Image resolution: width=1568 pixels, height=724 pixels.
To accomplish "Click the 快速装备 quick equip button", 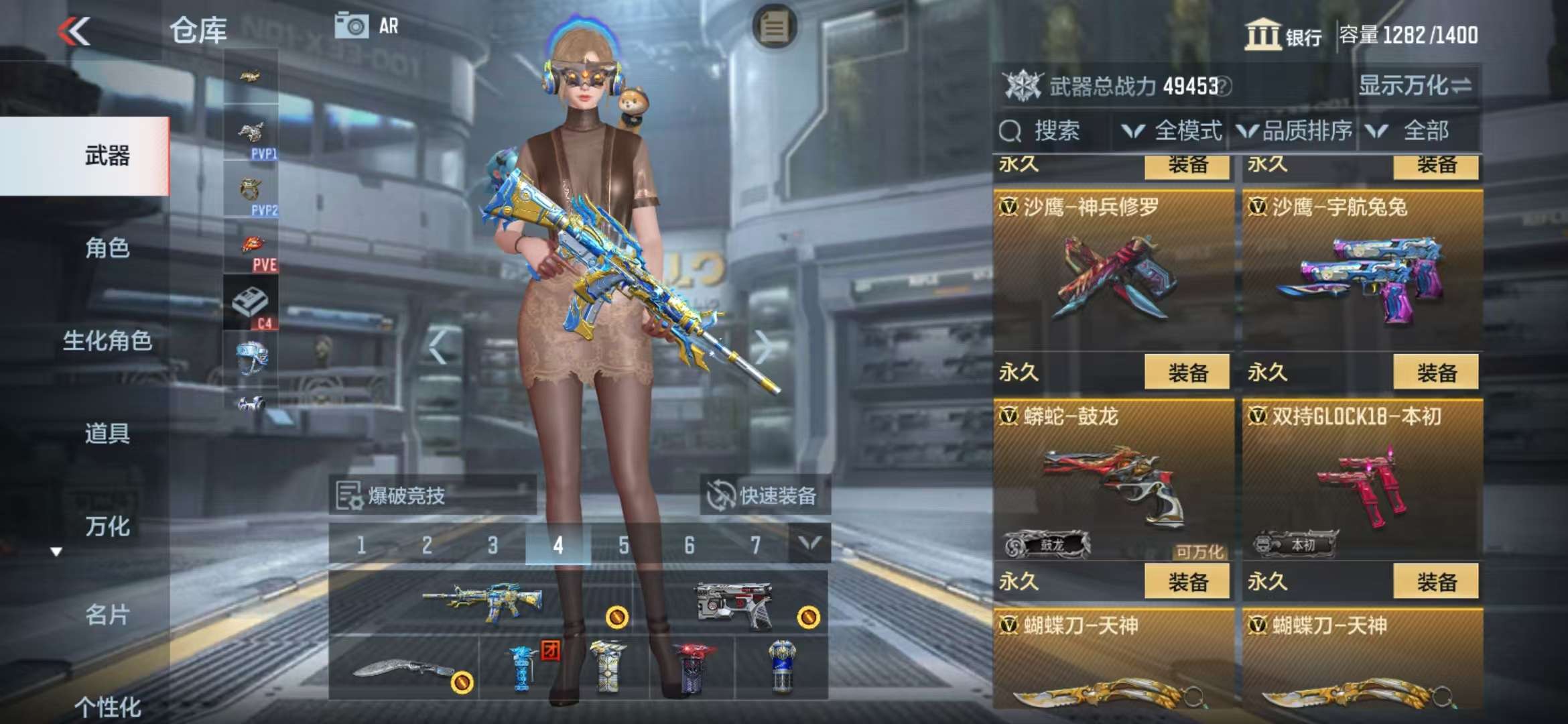I will (765, 496).
